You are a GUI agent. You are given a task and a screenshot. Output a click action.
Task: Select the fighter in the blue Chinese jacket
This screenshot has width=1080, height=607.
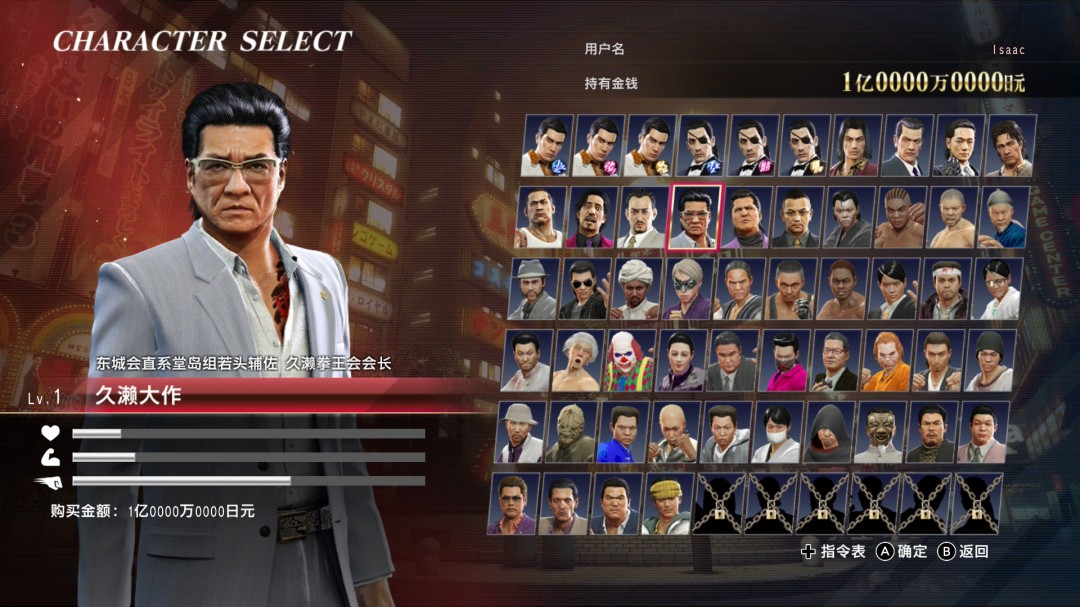(623, 433)
